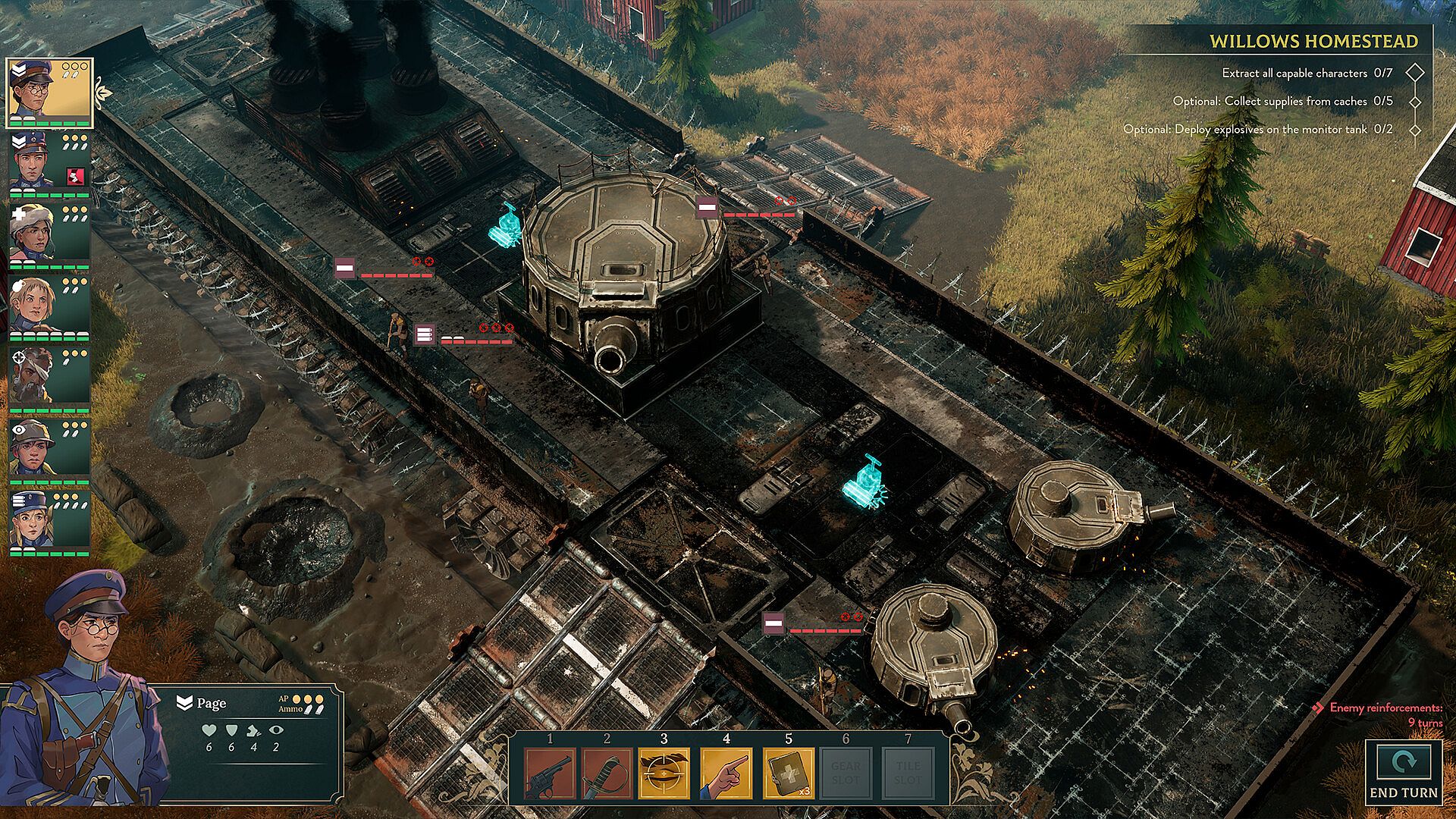
Task: Select the bearded sniper with eyepatch bandage
Action: pos(49,379)
